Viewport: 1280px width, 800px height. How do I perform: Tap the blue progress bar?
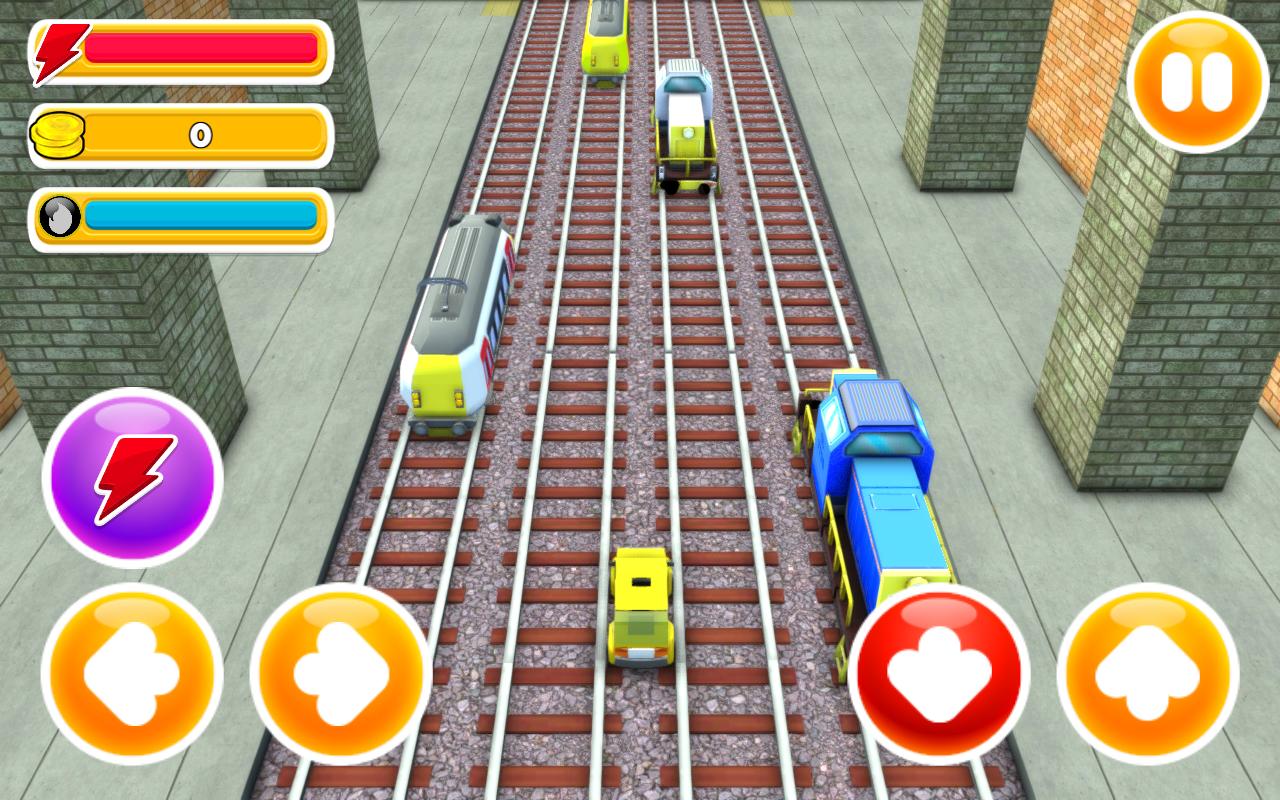coord(200,216)
